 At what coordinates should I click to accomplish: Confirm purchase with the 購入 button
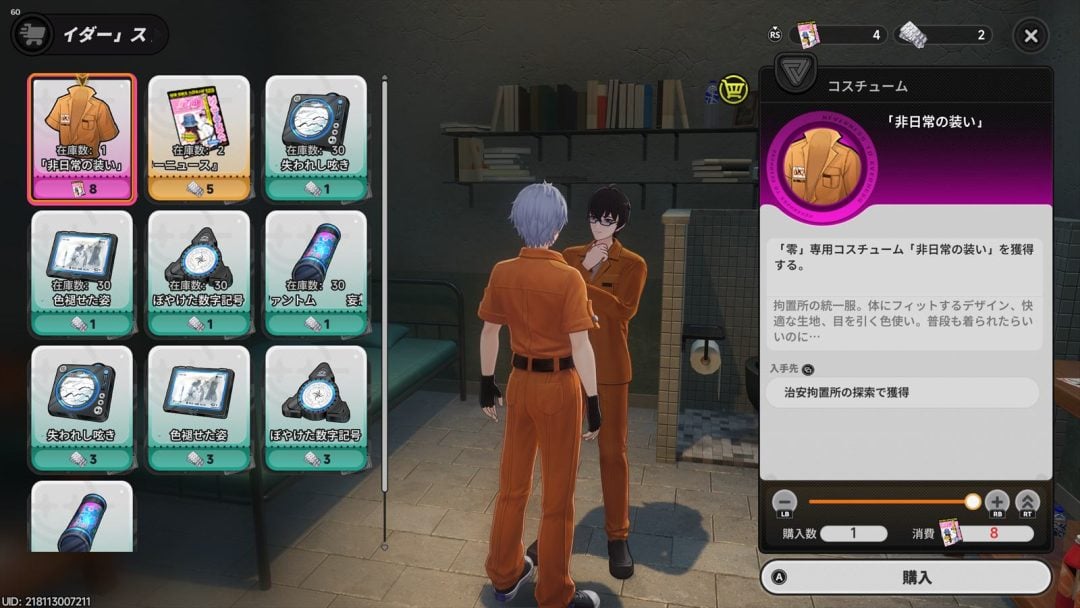coord(906,577)
